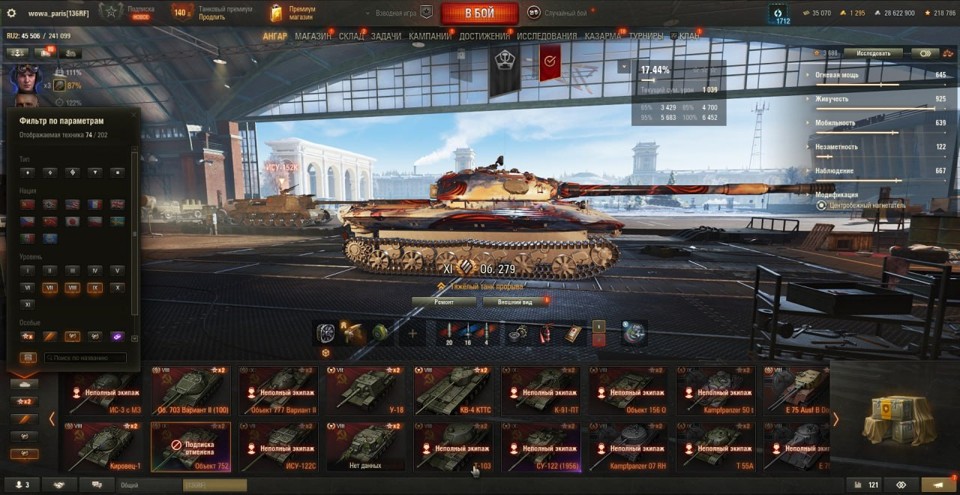Click the Ремонт button under the tank
This screenshot has height=495, width=960.
pos(444,300)
